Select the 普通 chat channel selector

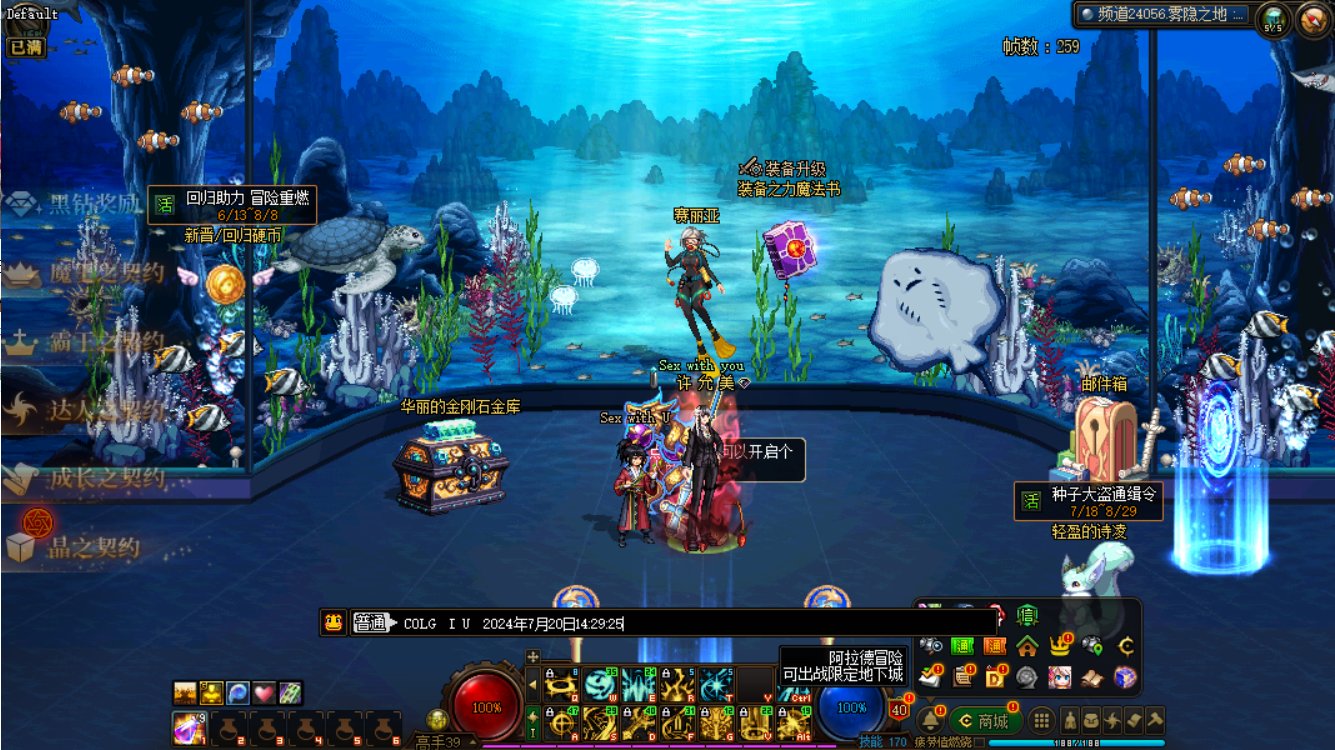tap(372, 623)
